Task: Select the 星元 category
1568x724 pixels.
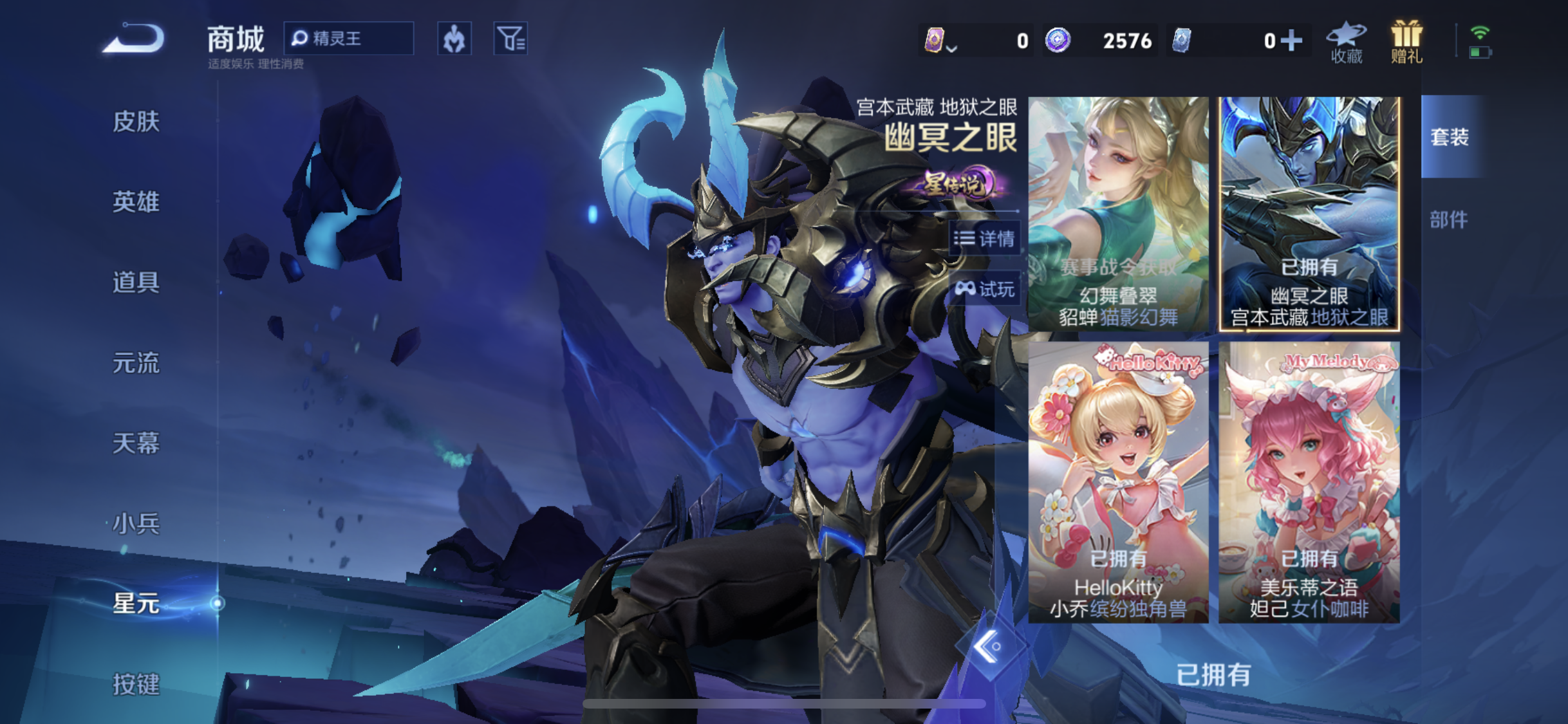Action: [x=136, y=604]
